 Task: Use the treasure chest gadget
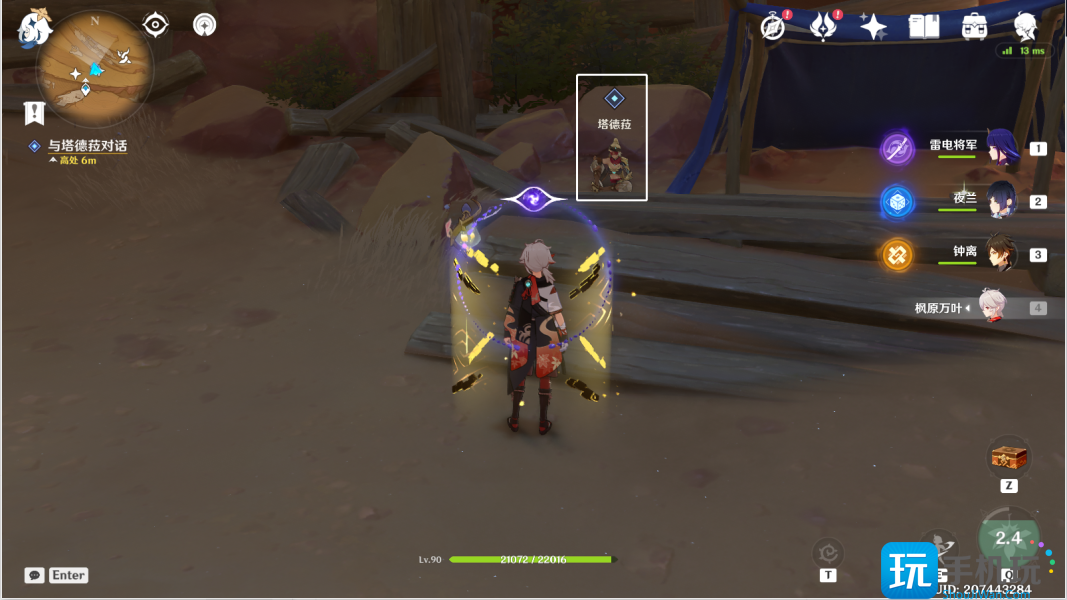point(1009,458)
